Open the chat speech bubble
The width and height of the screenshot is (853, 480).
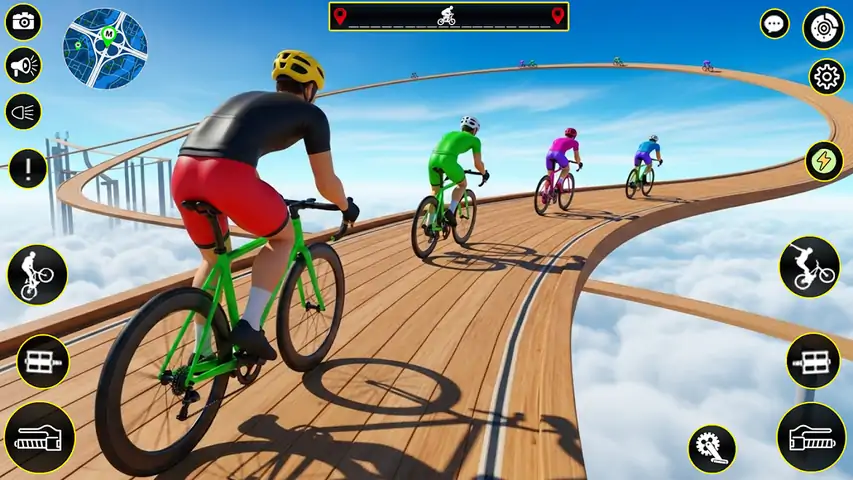774,24
